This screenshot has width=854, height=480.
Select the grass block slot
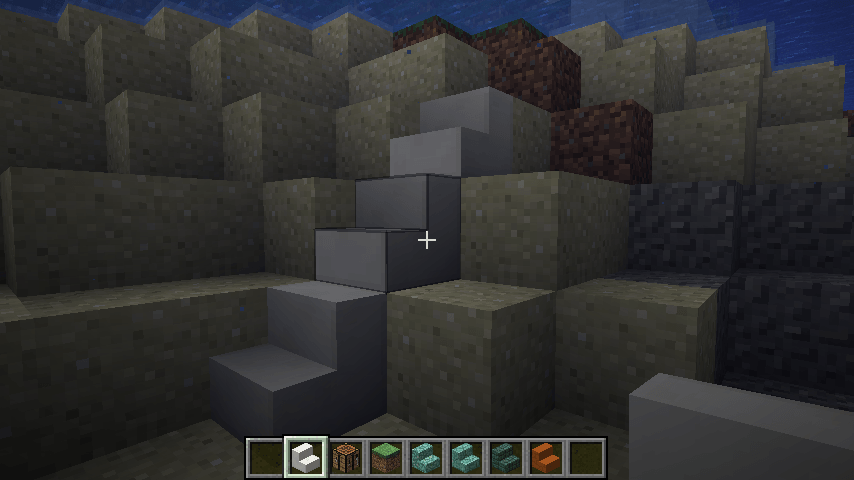coord(386,457)
